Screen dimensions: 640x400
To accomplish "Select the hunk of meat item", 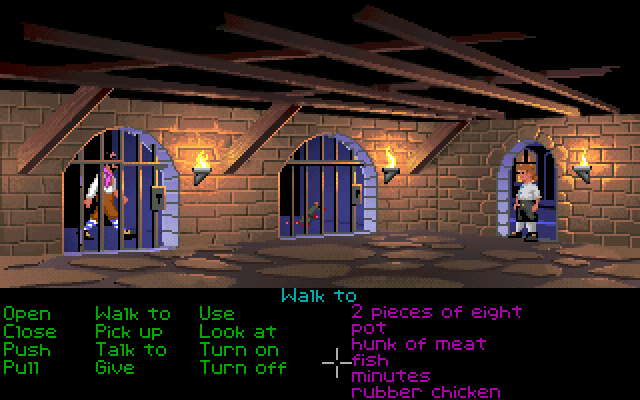I will 419,344.
